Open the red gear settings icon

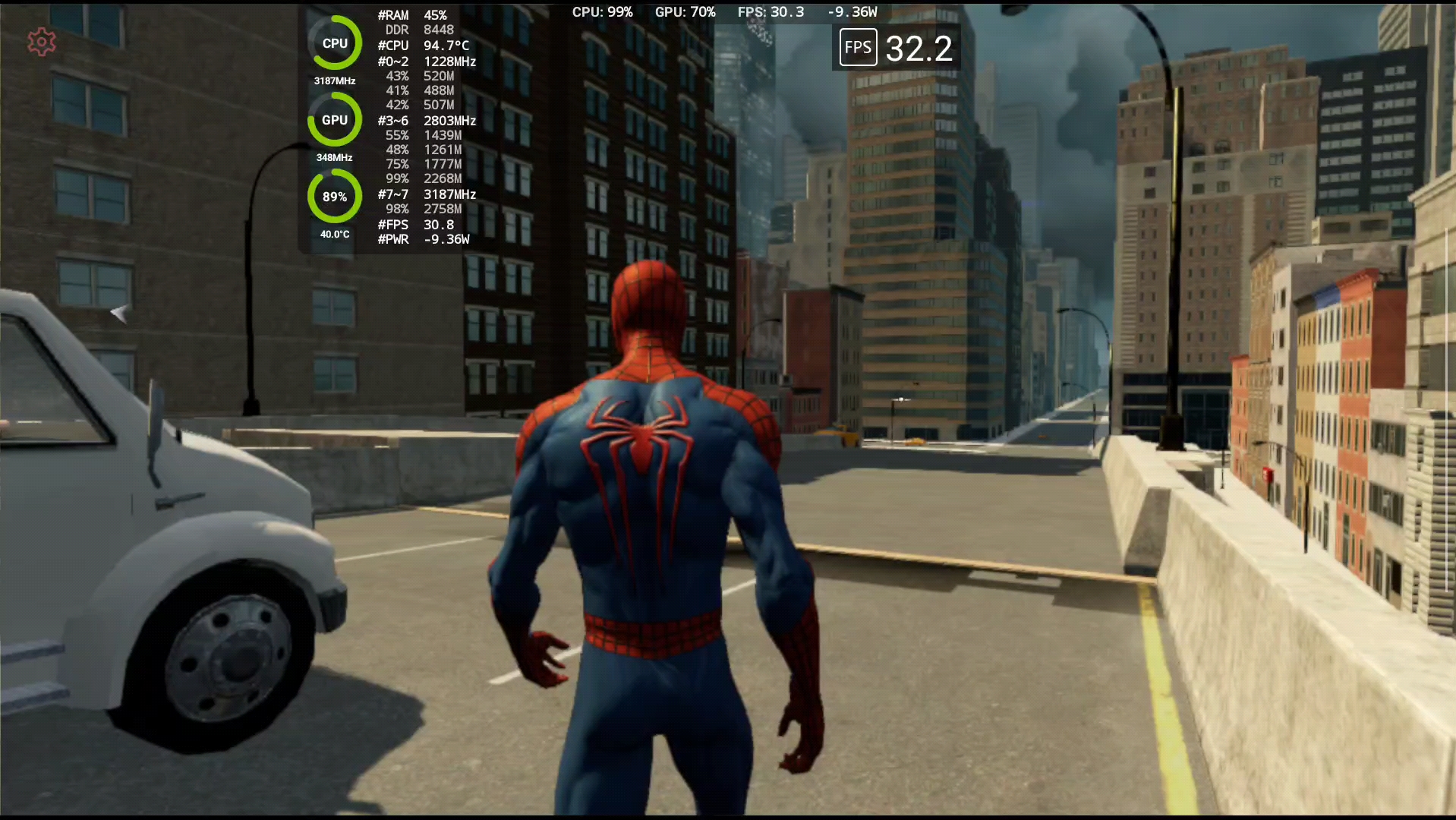(42, 43)
